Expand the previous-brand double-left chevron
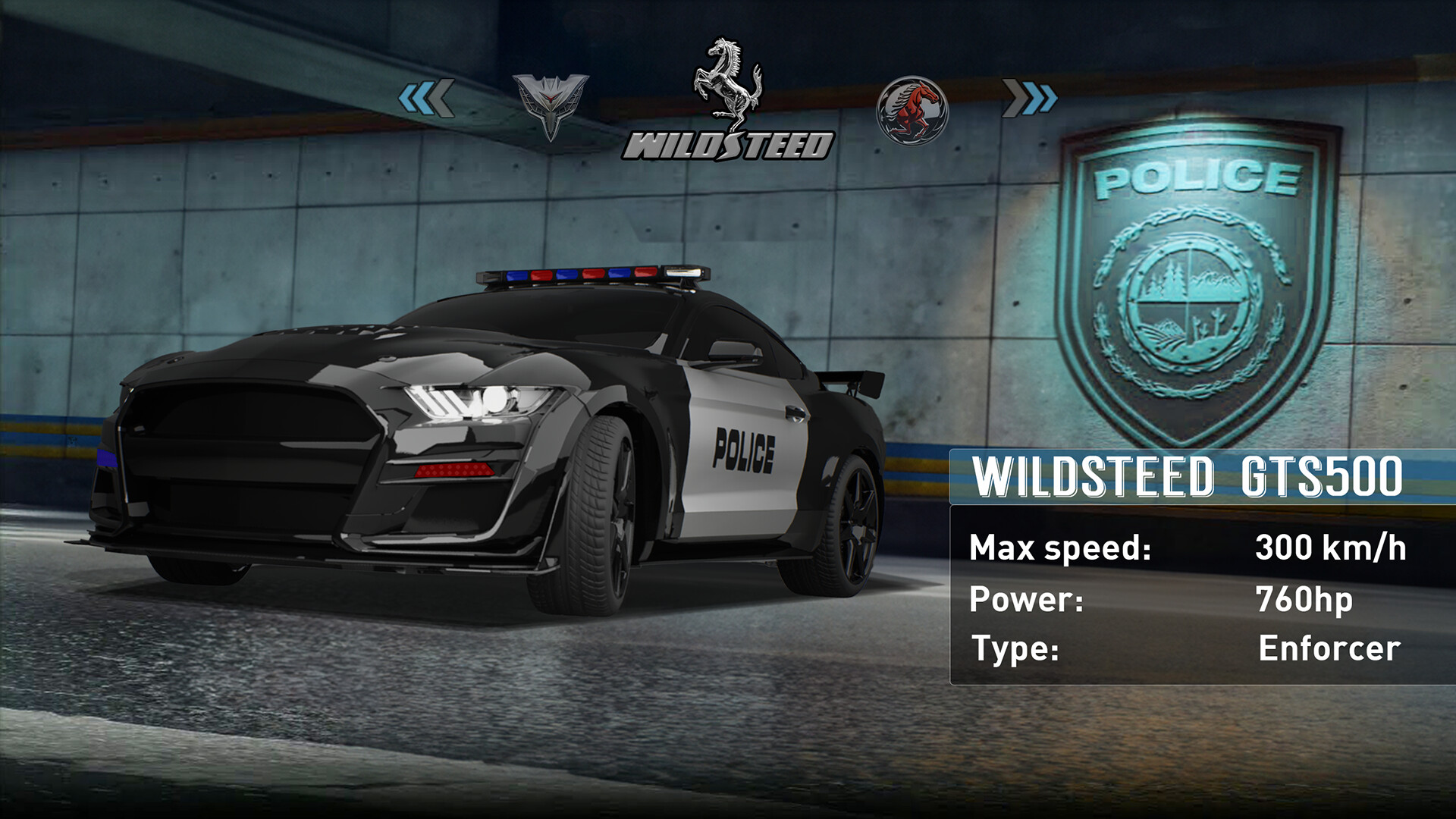The height and width of the screenshot is (819, 1456). [x=427, y=97]
